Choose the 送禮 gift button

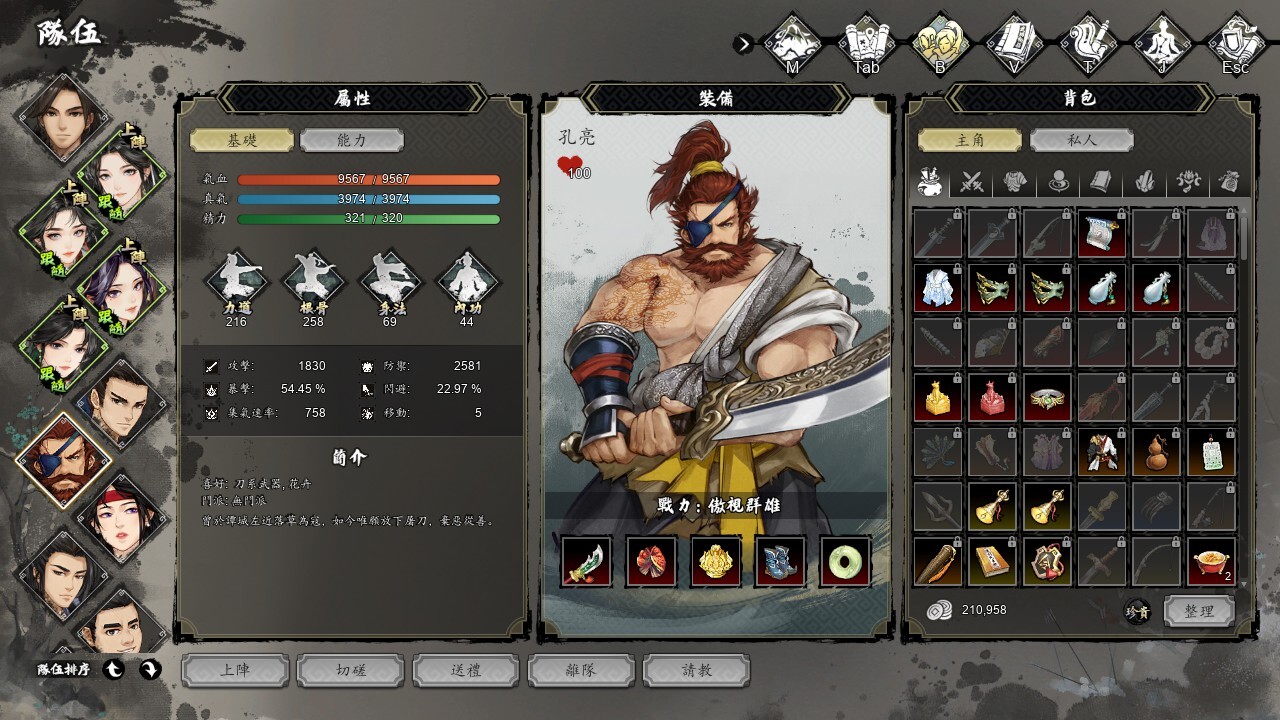(467, 670)
